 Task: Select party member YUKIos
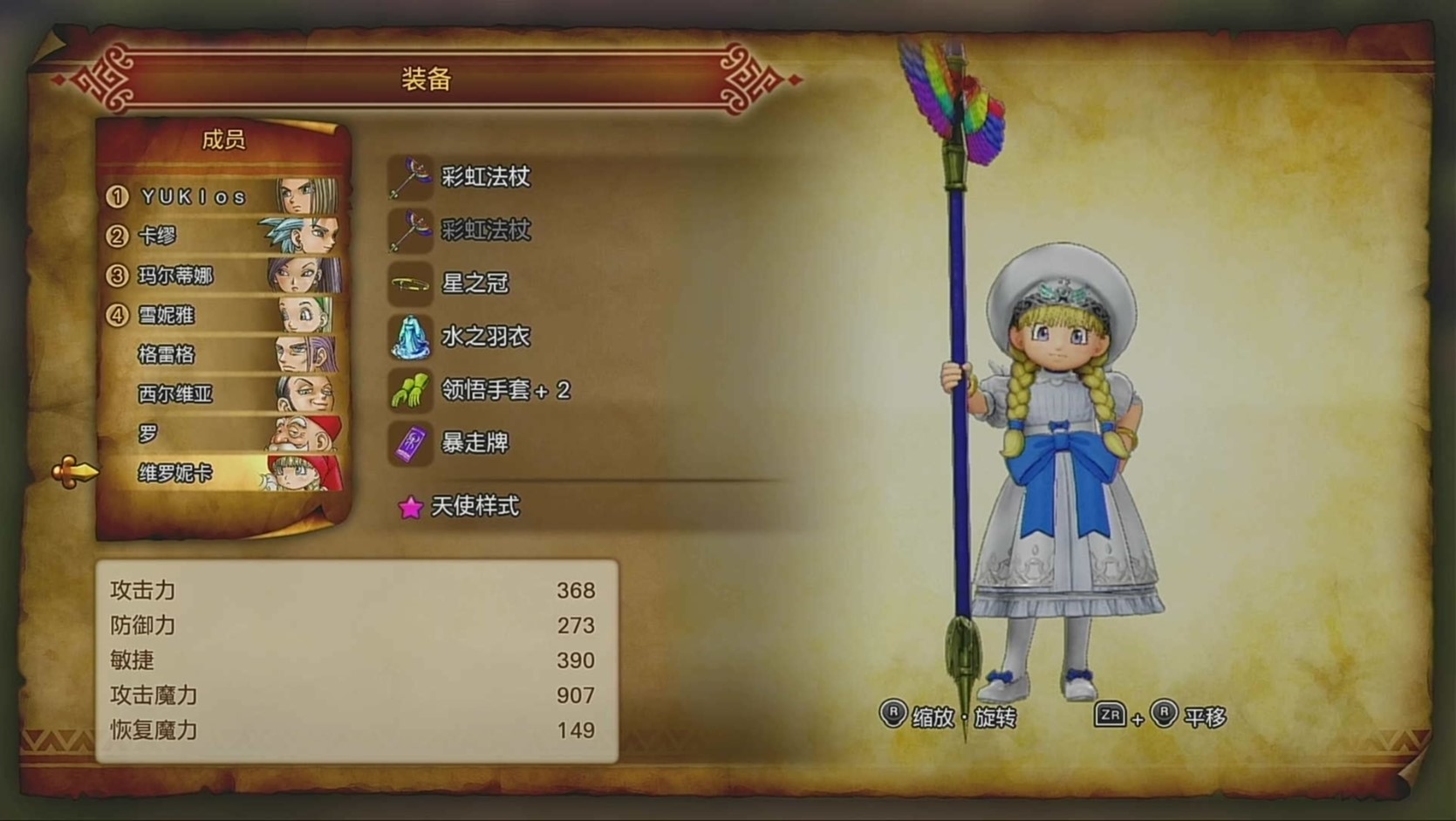(x=222, y=196)
